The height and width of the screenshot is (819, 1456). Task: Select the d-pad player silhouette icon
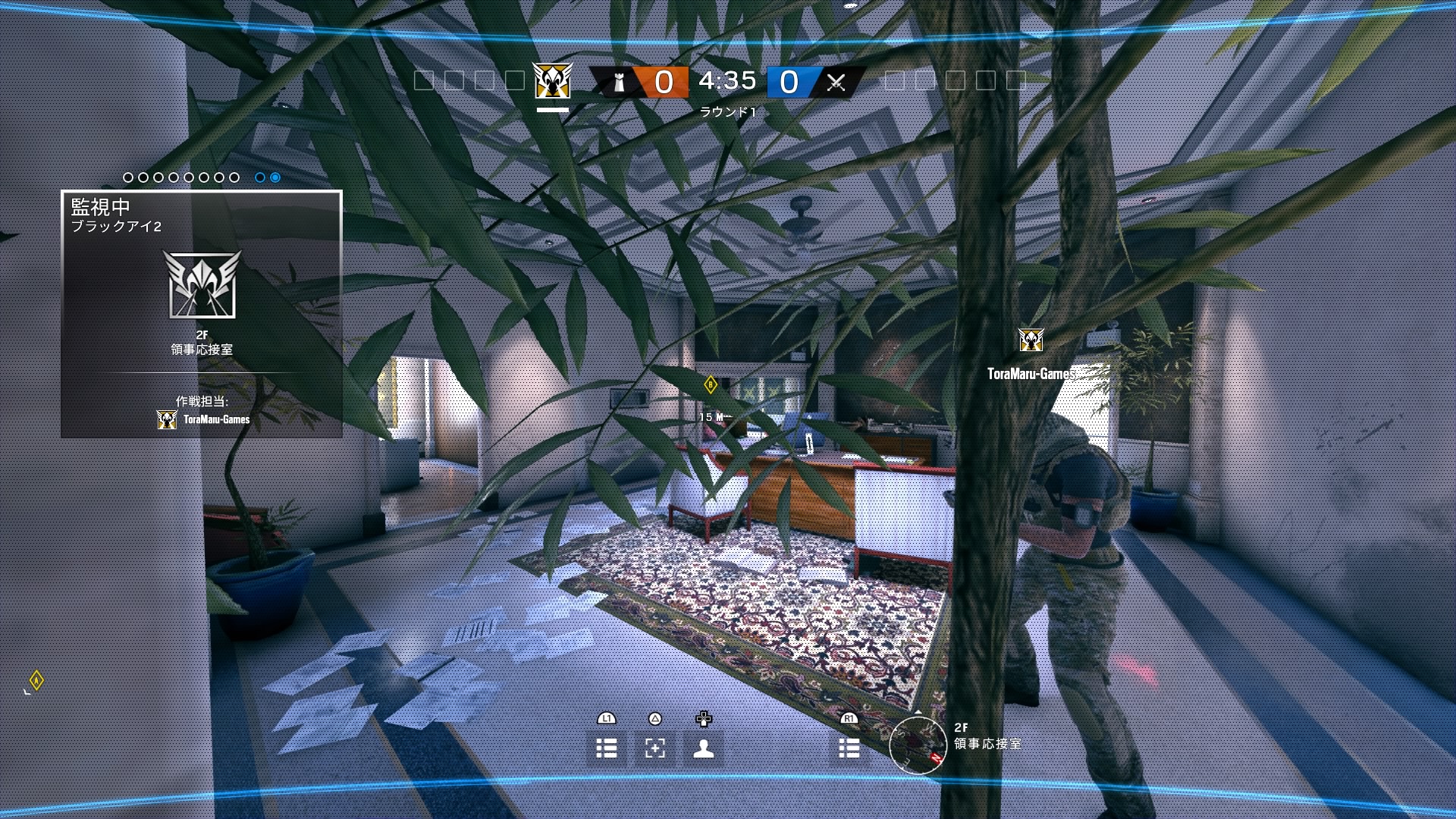pos(702,748)
